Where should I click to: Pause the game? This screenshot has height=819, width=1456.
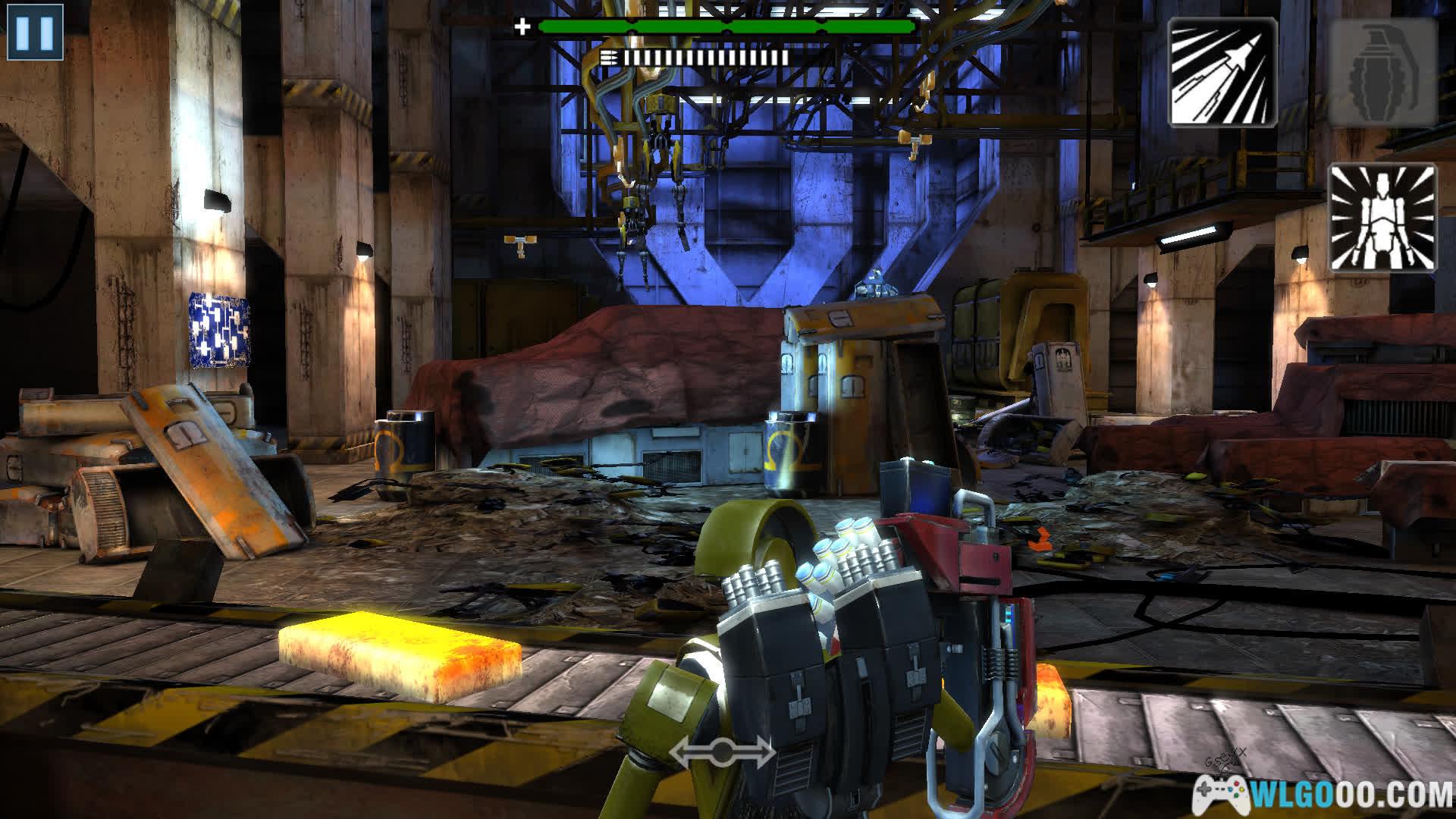tap(35, 32)
